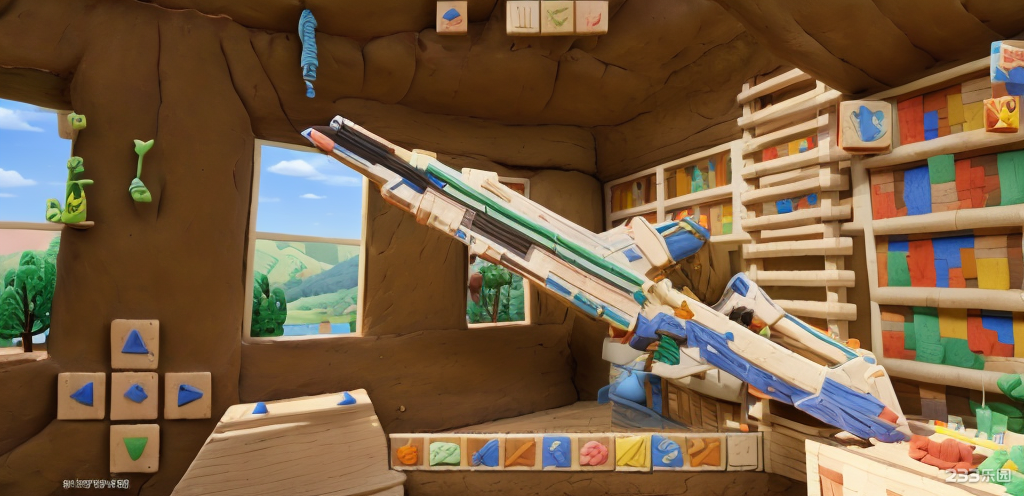1024x496 pixels.
Task: Tap the blue up arrow button
Action: (135, 343)
